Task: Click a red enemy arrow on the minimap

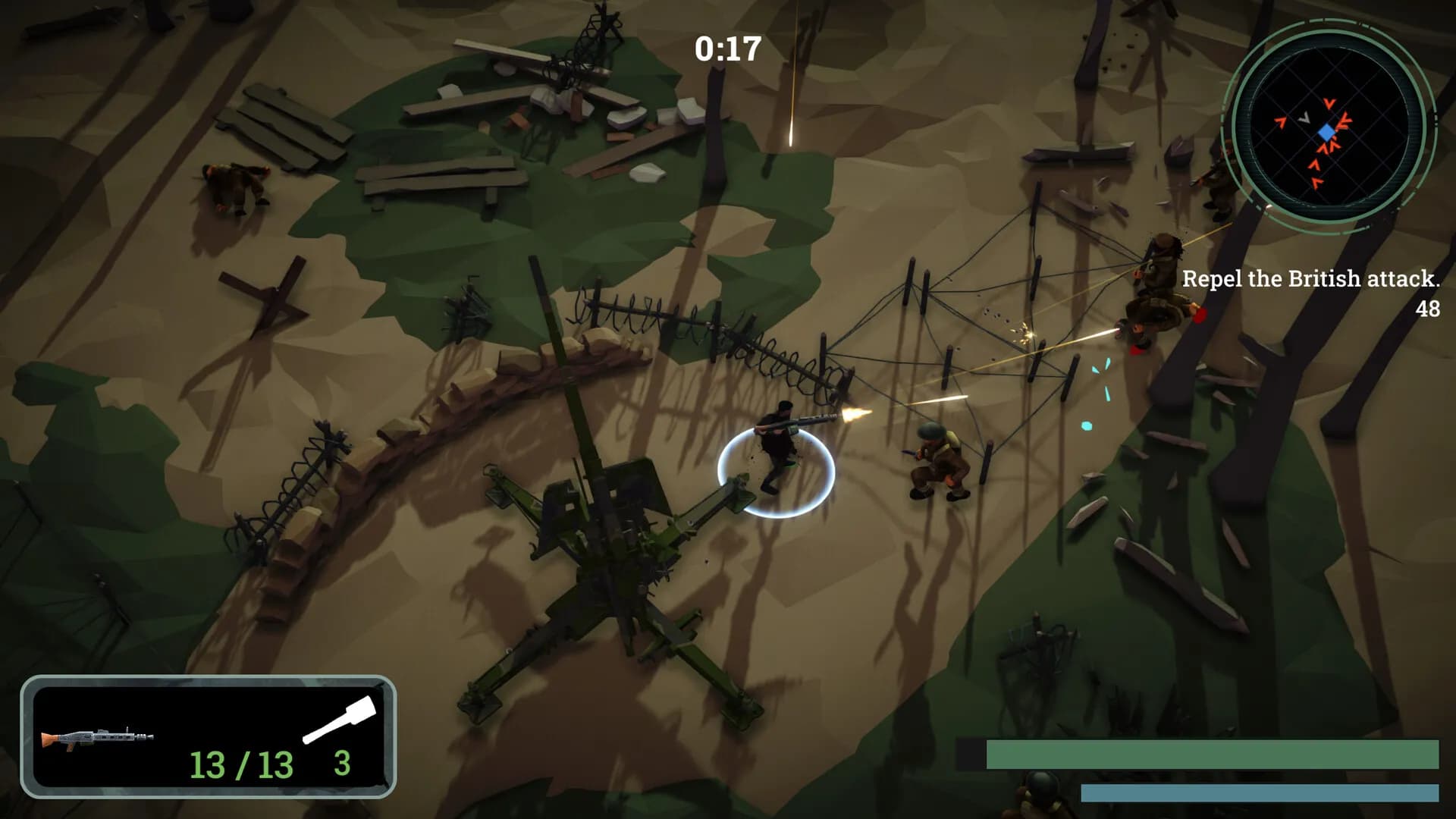Action: click(1330, 104)
